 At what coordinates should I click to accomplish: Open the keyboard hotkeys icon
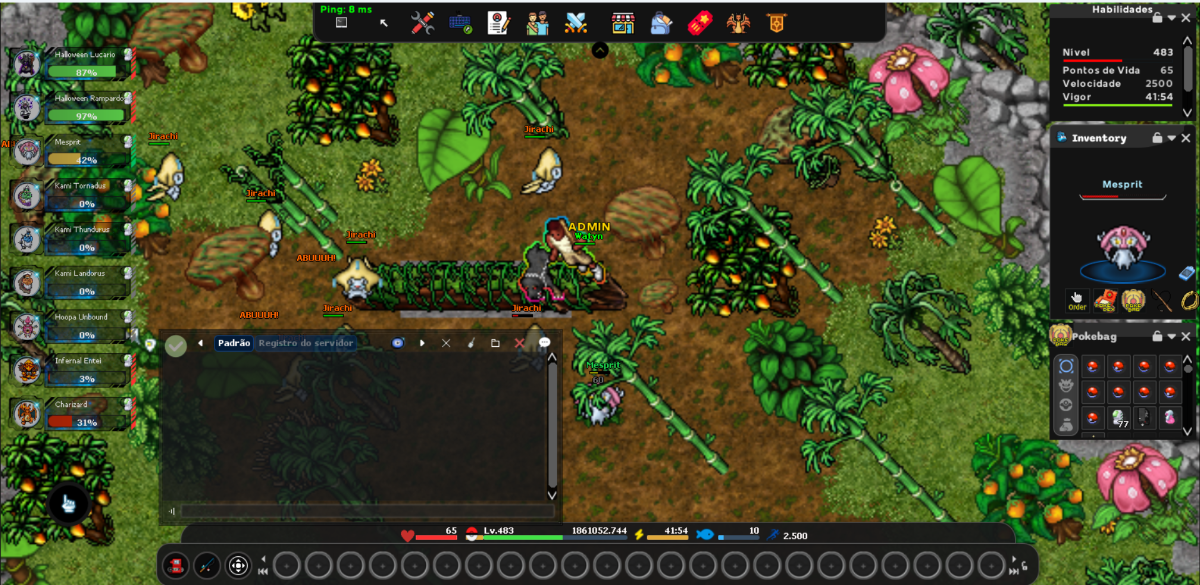pyautogui.click(x=460, y=23)
